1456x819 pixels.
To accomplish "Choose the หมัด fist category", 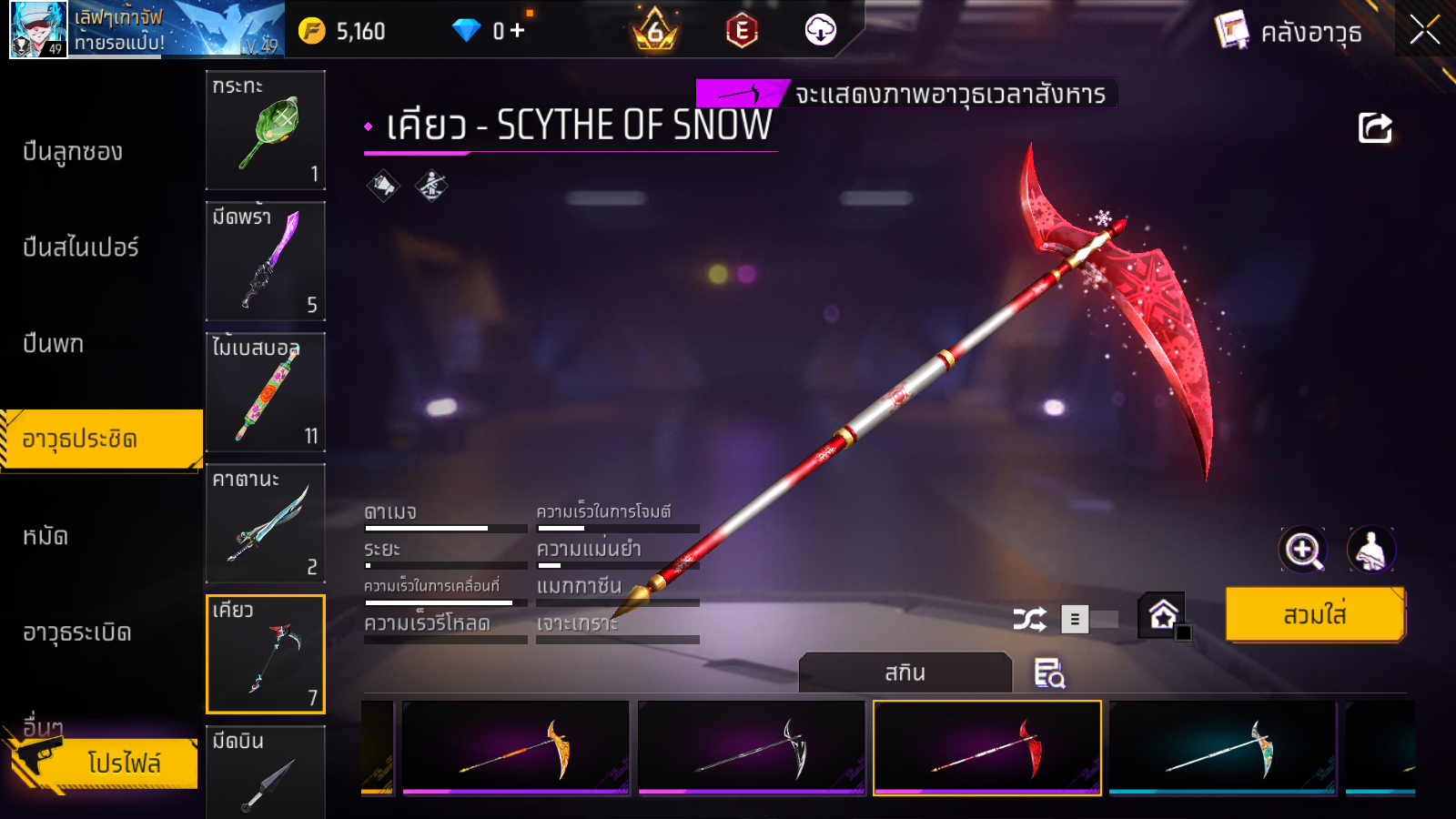I will [45, 537].
